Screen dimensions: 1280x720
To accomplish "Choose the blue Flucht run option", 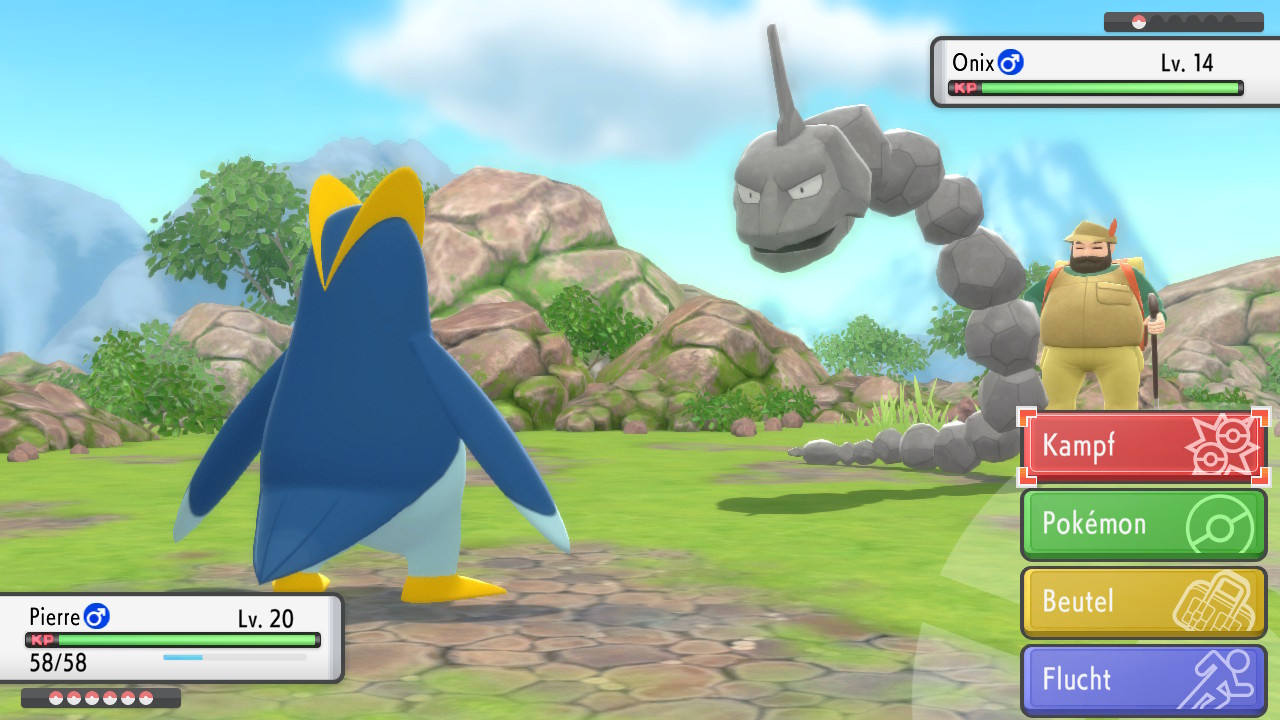I will pos(1143,679).
